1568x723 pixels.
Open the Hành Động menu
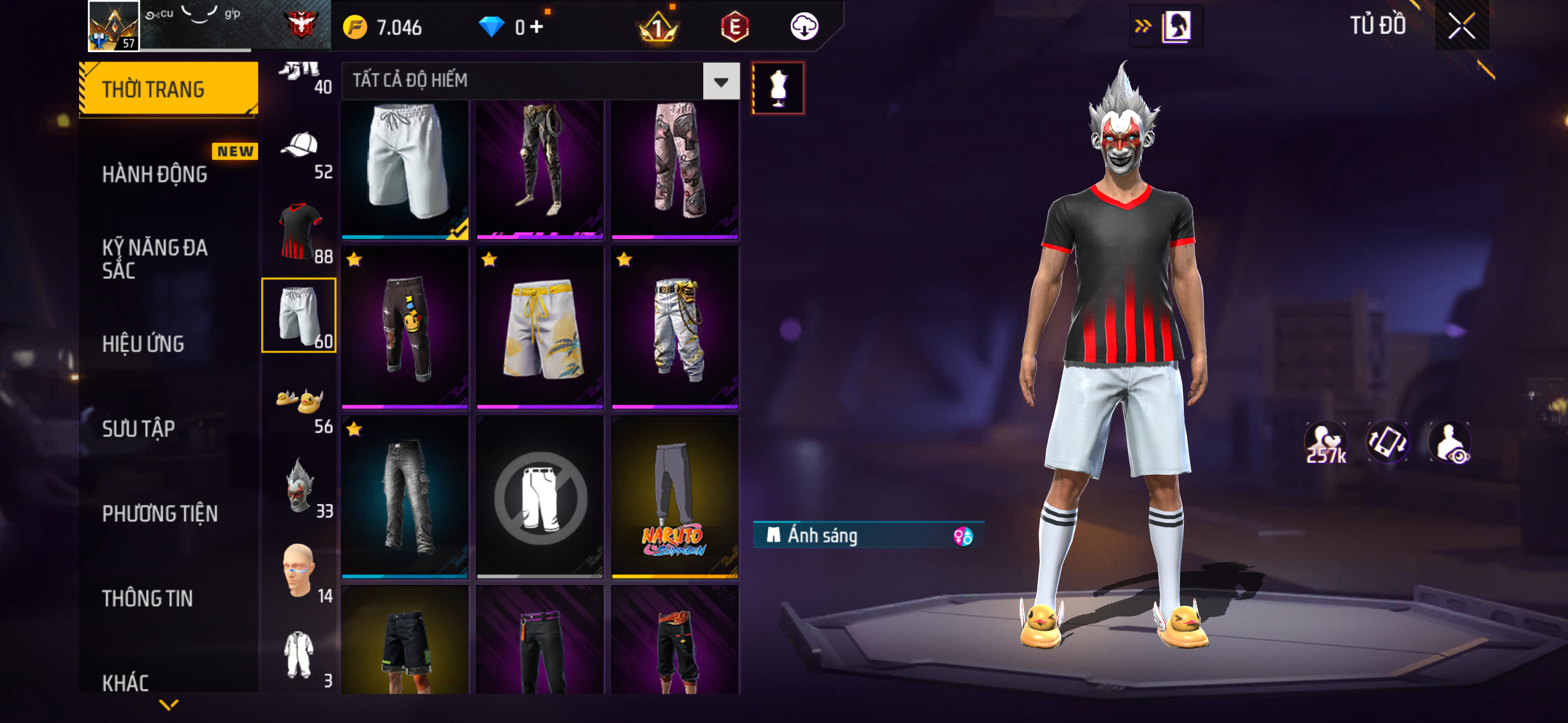(155, 175)
